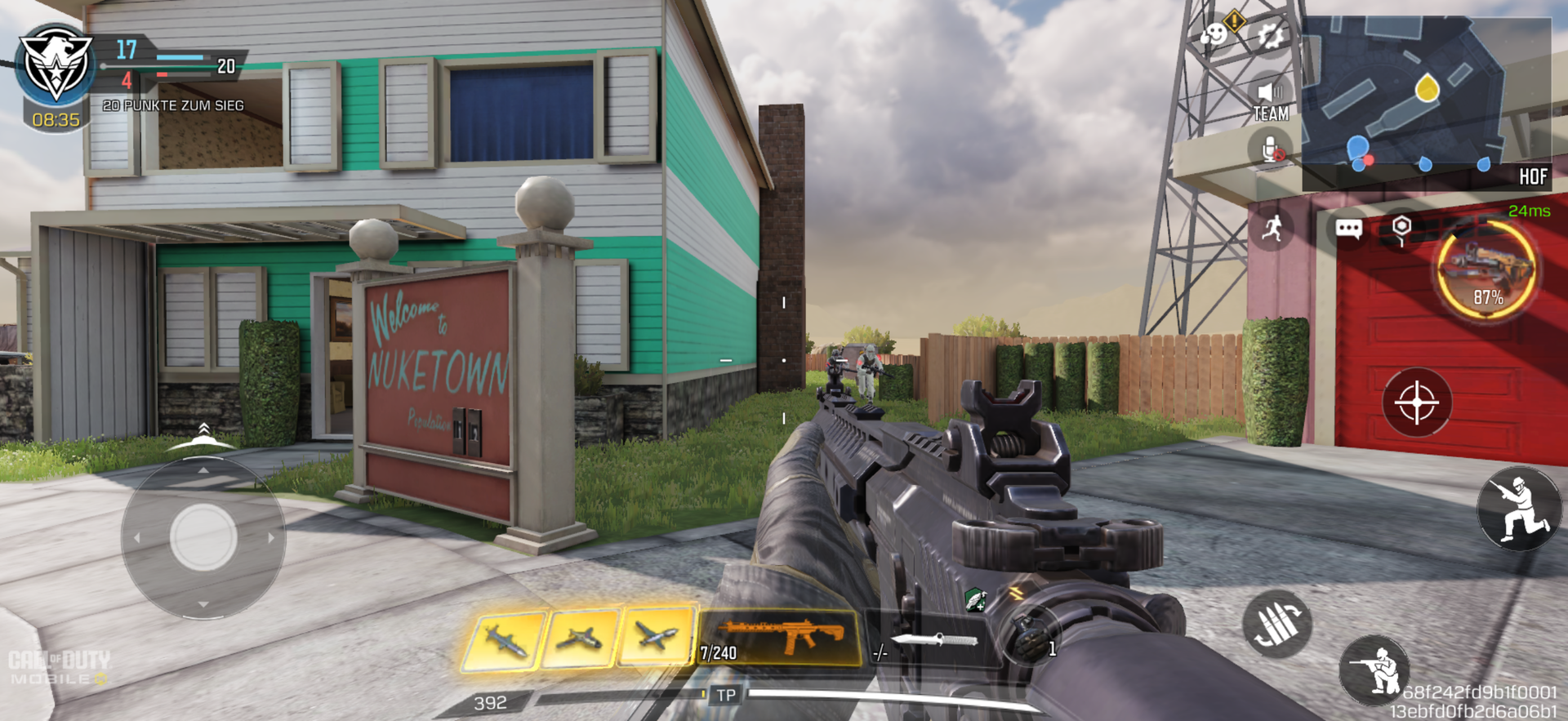The height and width of the screenshot is (721, 1568).
Task: Open the quick chat speech bubble
Action: (x=1348, y=228)
